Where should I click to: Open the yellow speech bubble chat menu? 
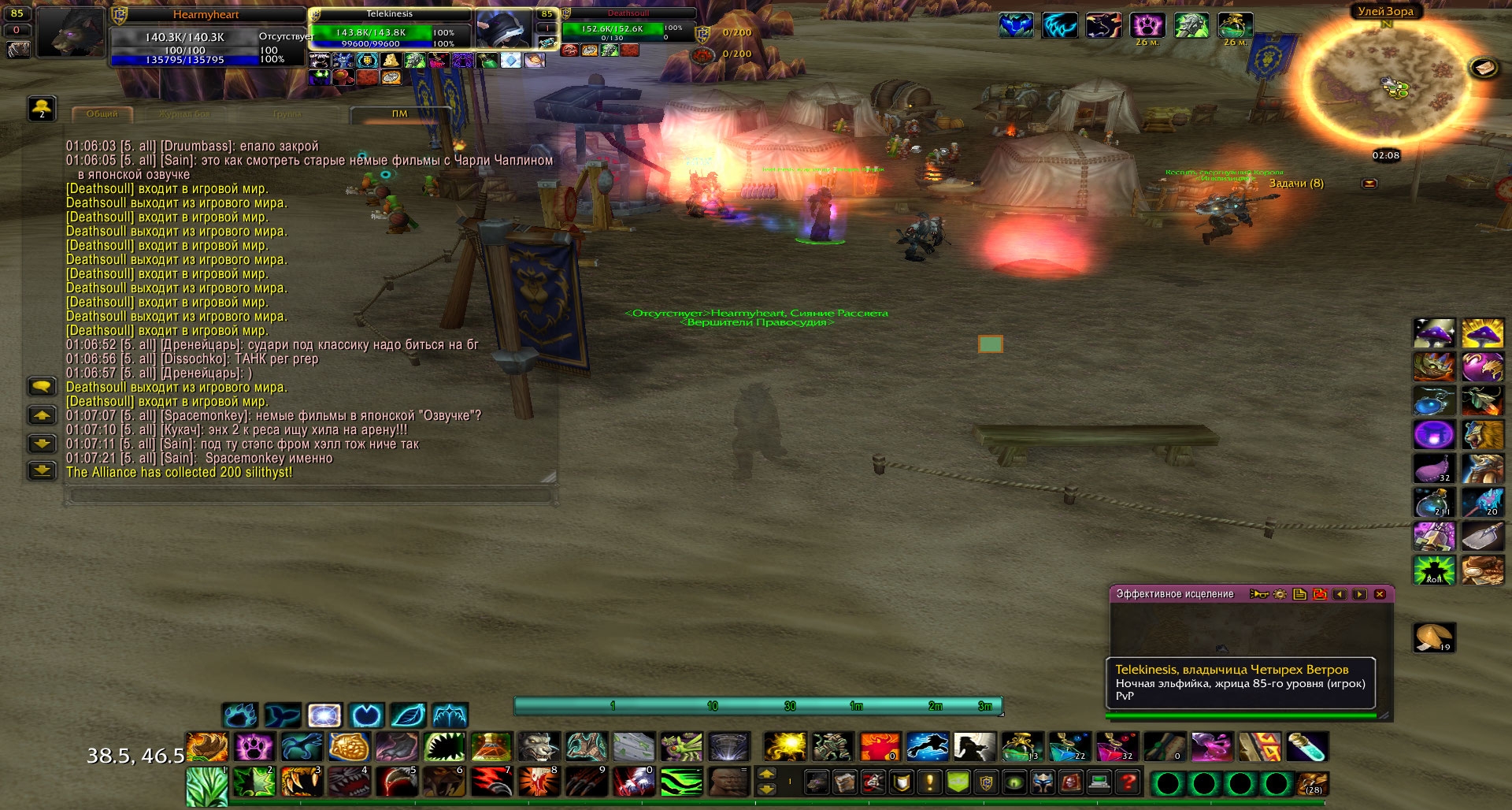(x=42, y=386)
